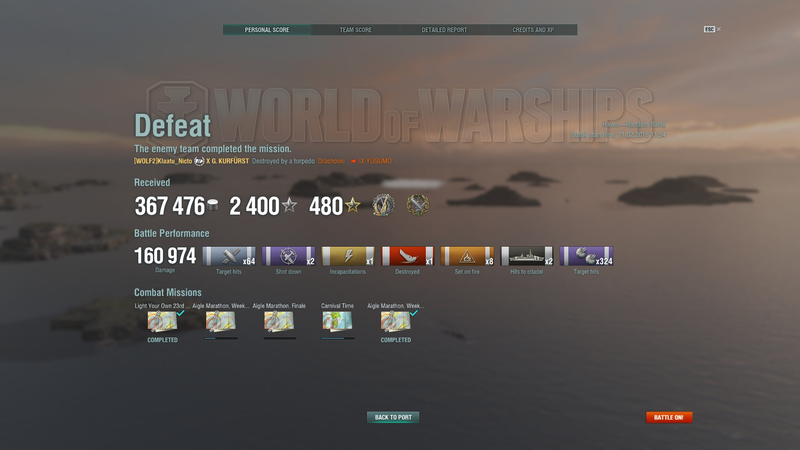
Task: Show the Credits and XP tab
Action: pos(533,30)
